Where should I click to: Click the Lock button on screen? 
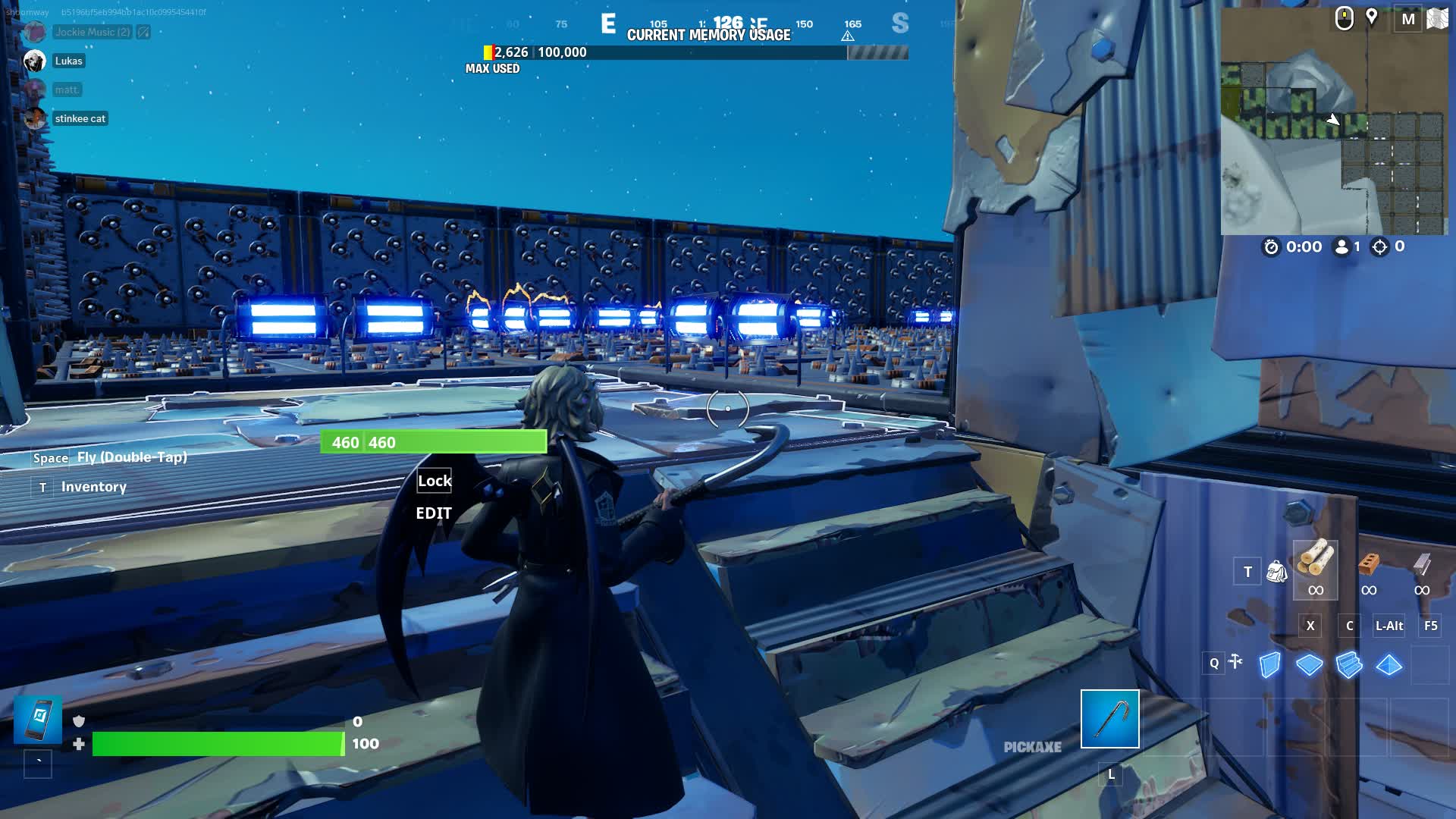pyautogui.click(x=434, y=480)
